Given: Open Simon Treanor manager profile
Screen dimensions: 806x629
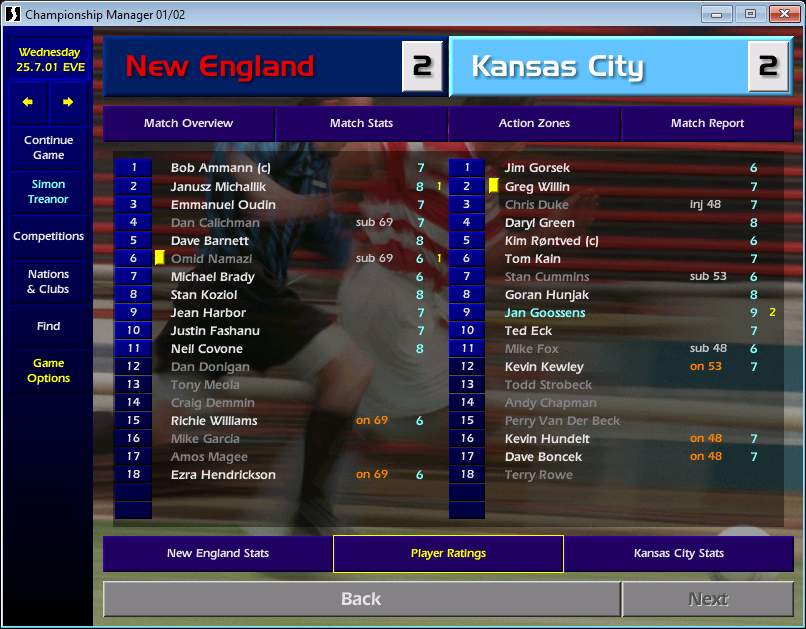Looking at the screenshot, I should click(x=48, y=192).
